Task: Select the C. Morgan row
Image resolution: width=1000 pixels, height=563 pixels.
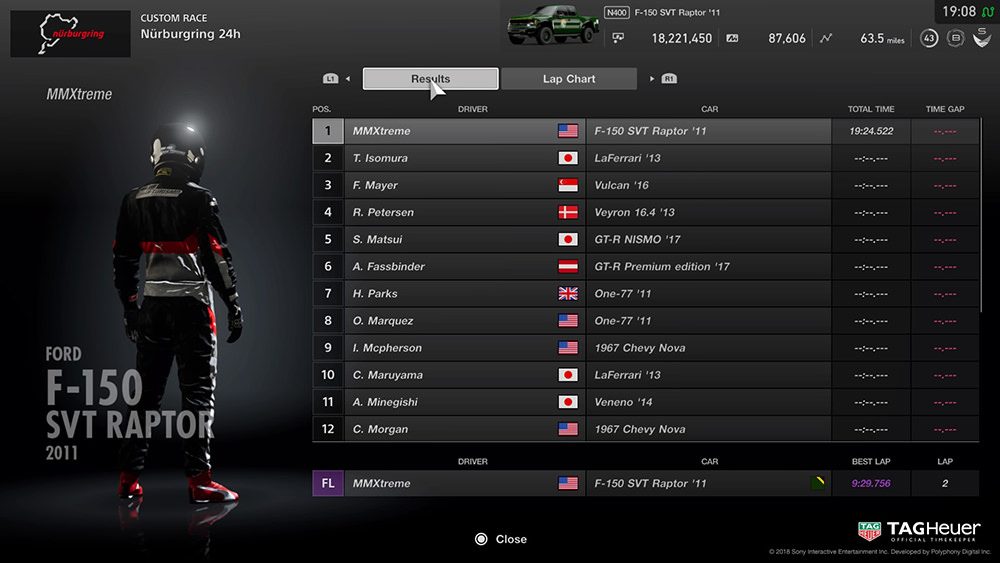Action: pos(645,429)
